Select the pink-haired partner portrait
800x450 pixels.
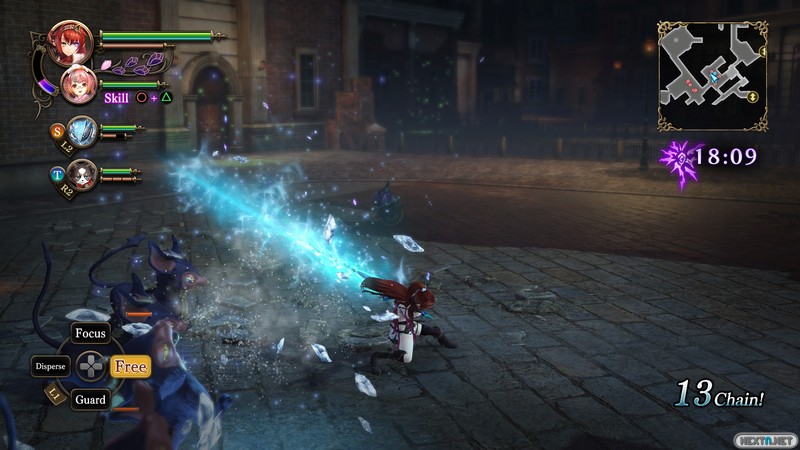[79, 86]
